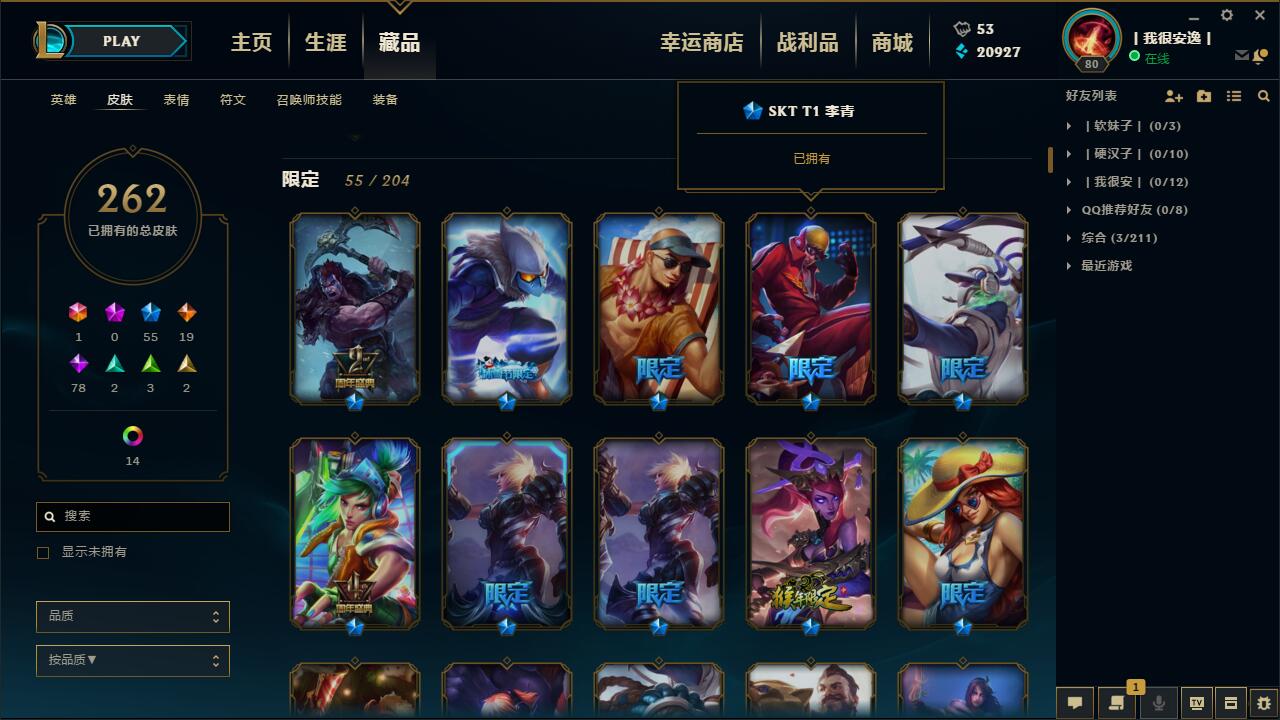Open the 战利品 menu item
This screenshot has height=720, width=1280.
(808, 41)
